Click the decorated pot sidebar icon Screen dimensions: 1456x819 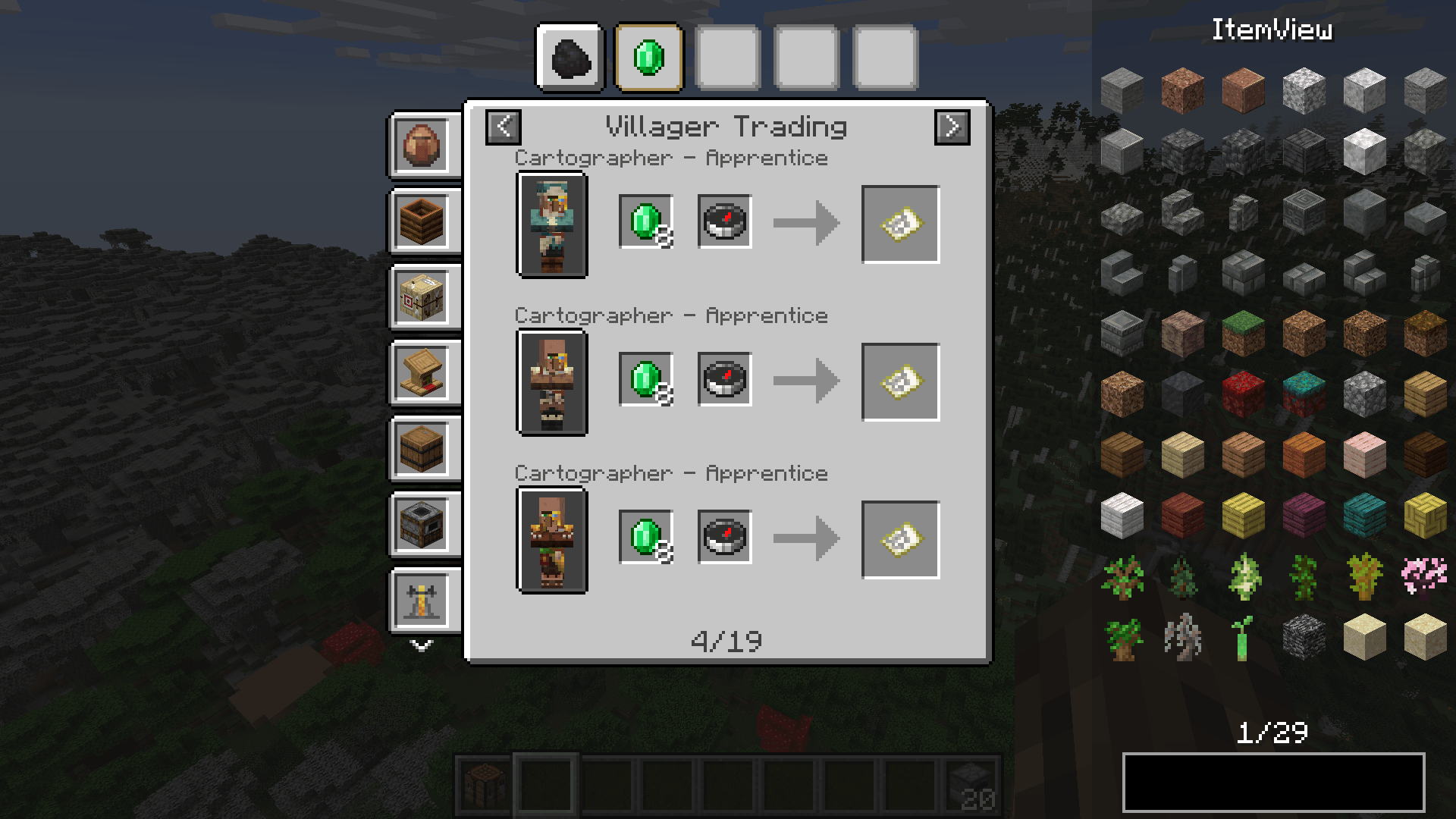[424, 146]
